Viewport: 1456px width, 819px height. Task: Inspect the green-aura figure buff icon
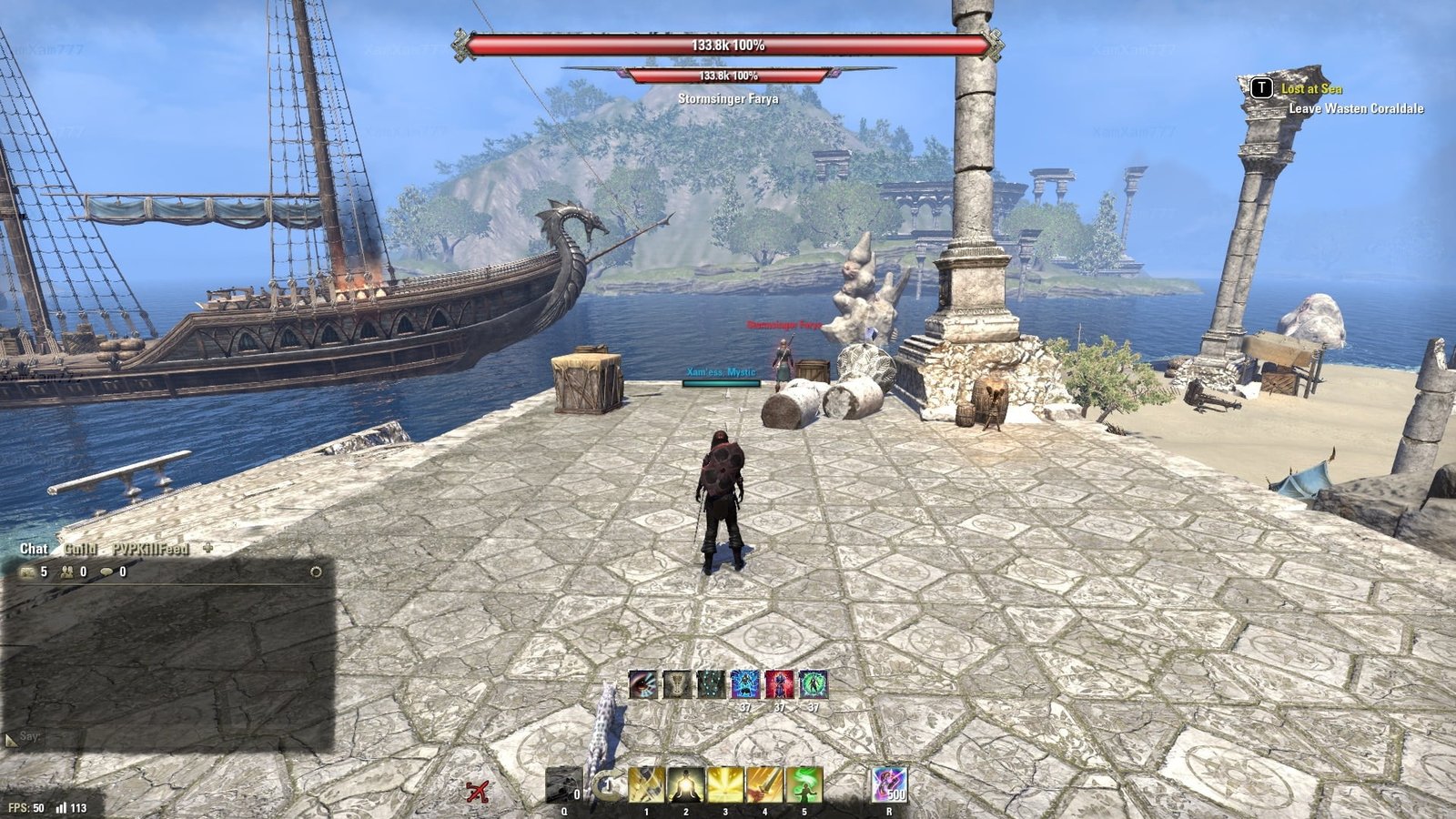(814, 684)
